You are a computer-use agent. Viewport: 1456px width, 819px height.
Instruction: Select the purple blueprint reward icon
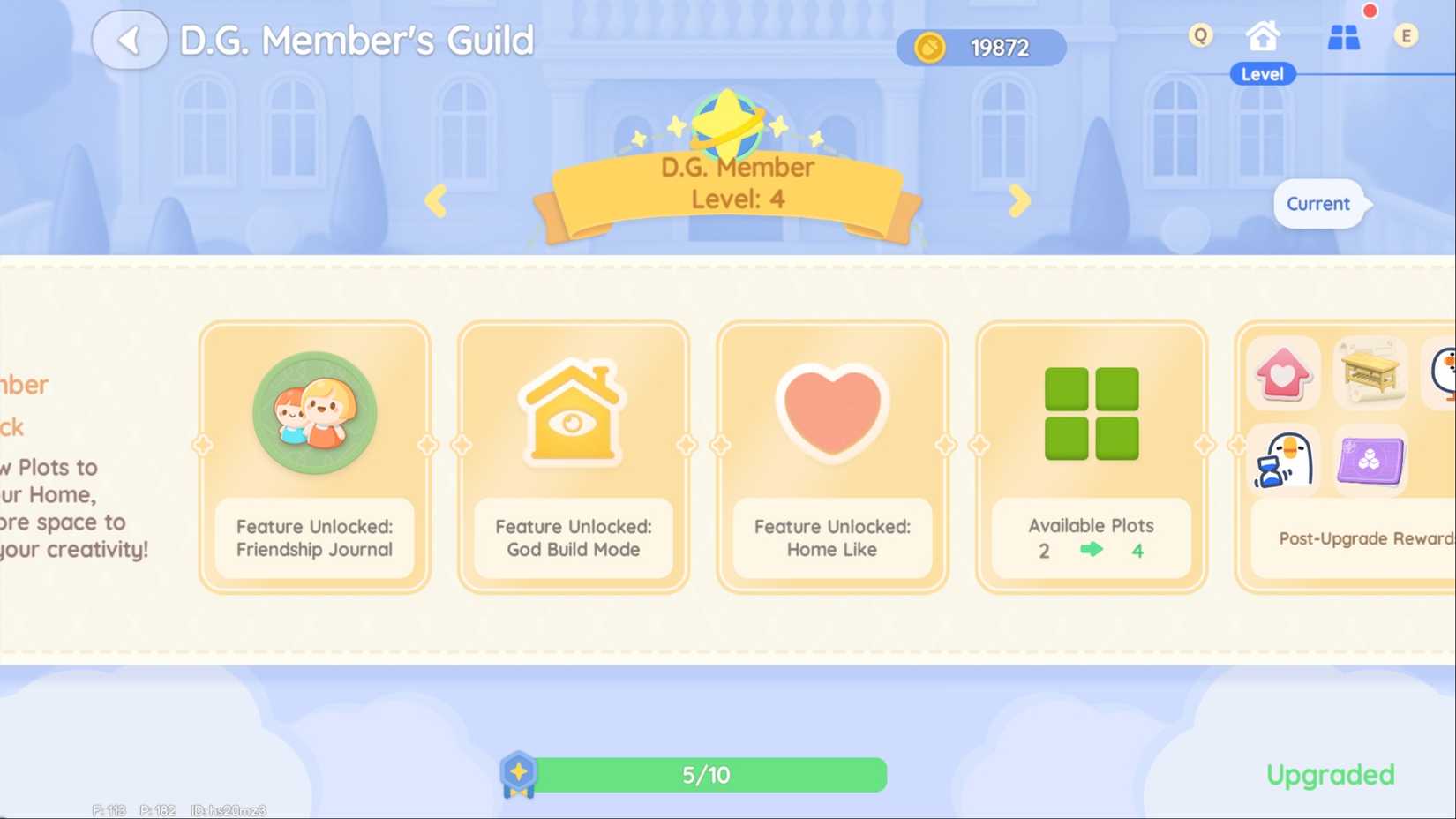click(1369, 460)
